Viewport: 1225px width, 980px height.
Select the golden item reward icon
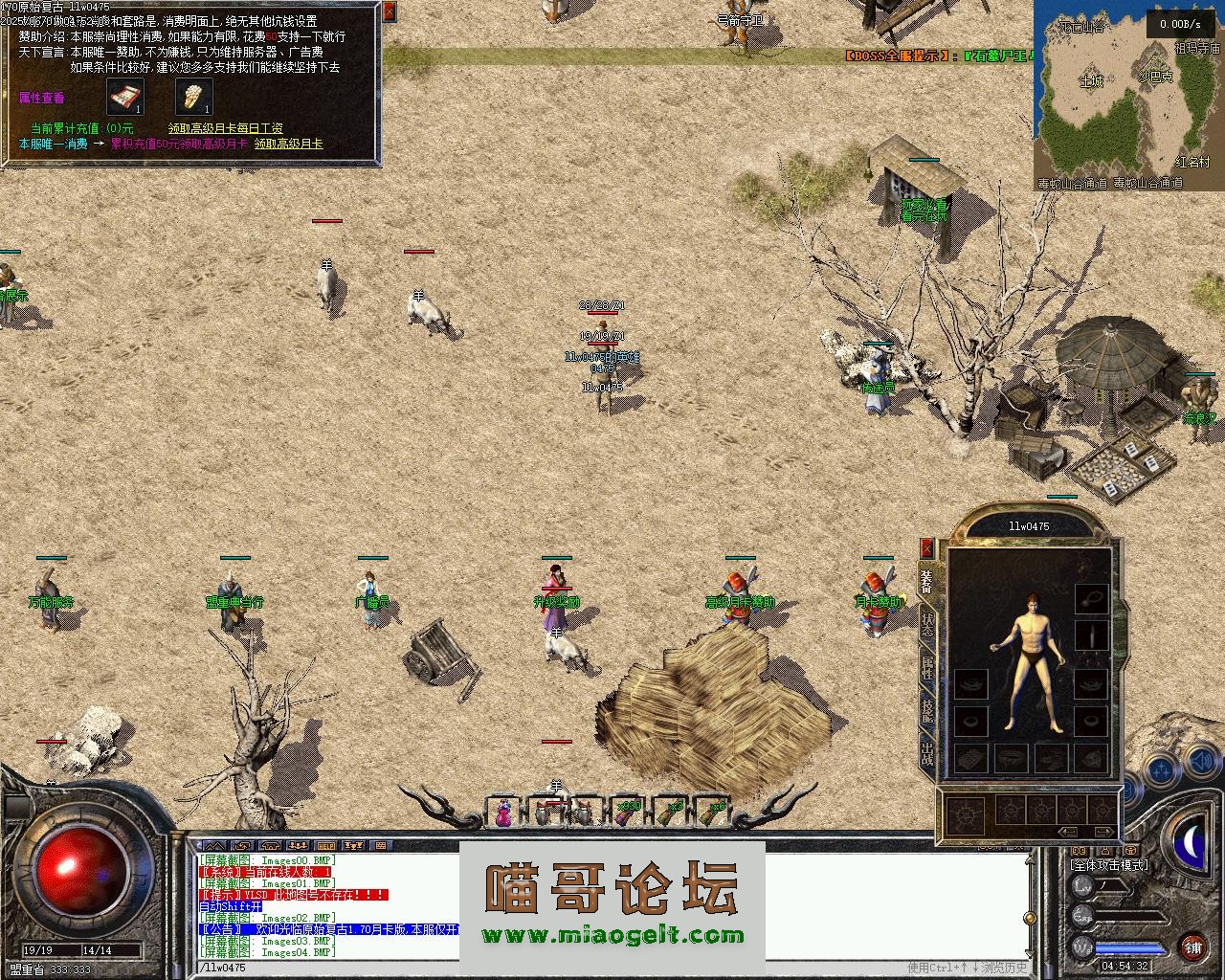point(193,97)
